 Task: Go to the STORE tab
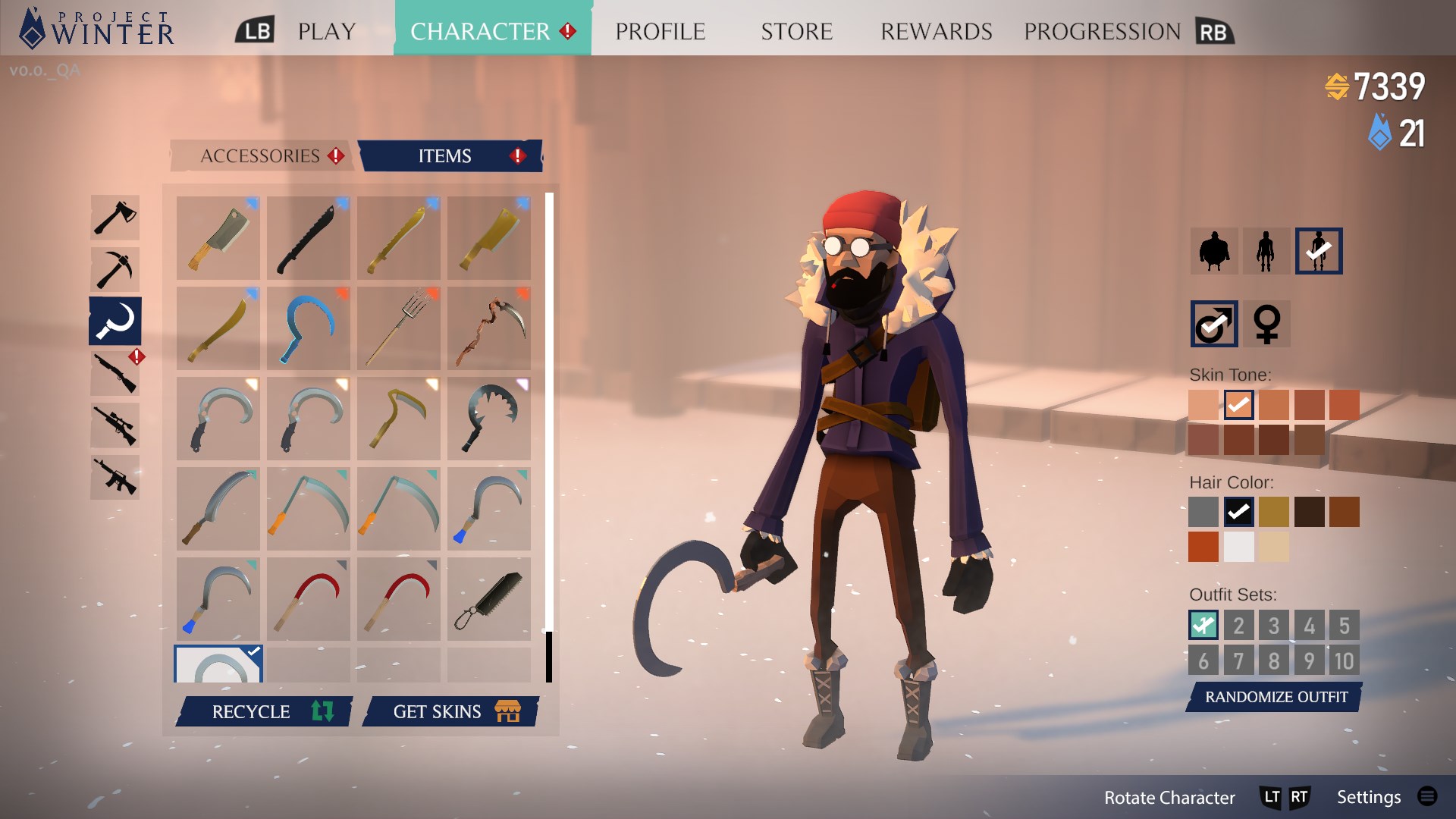[796, 32]
